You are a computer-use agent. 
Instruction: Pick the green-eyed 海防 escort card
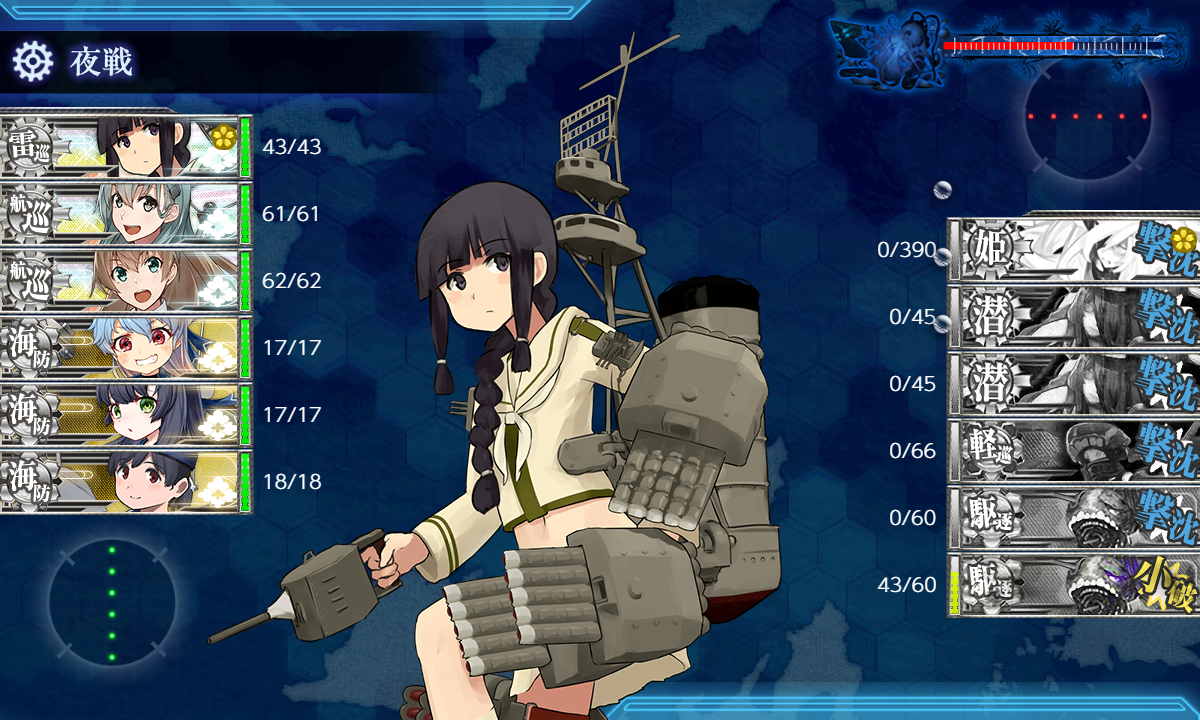click(x=125, y=415)
